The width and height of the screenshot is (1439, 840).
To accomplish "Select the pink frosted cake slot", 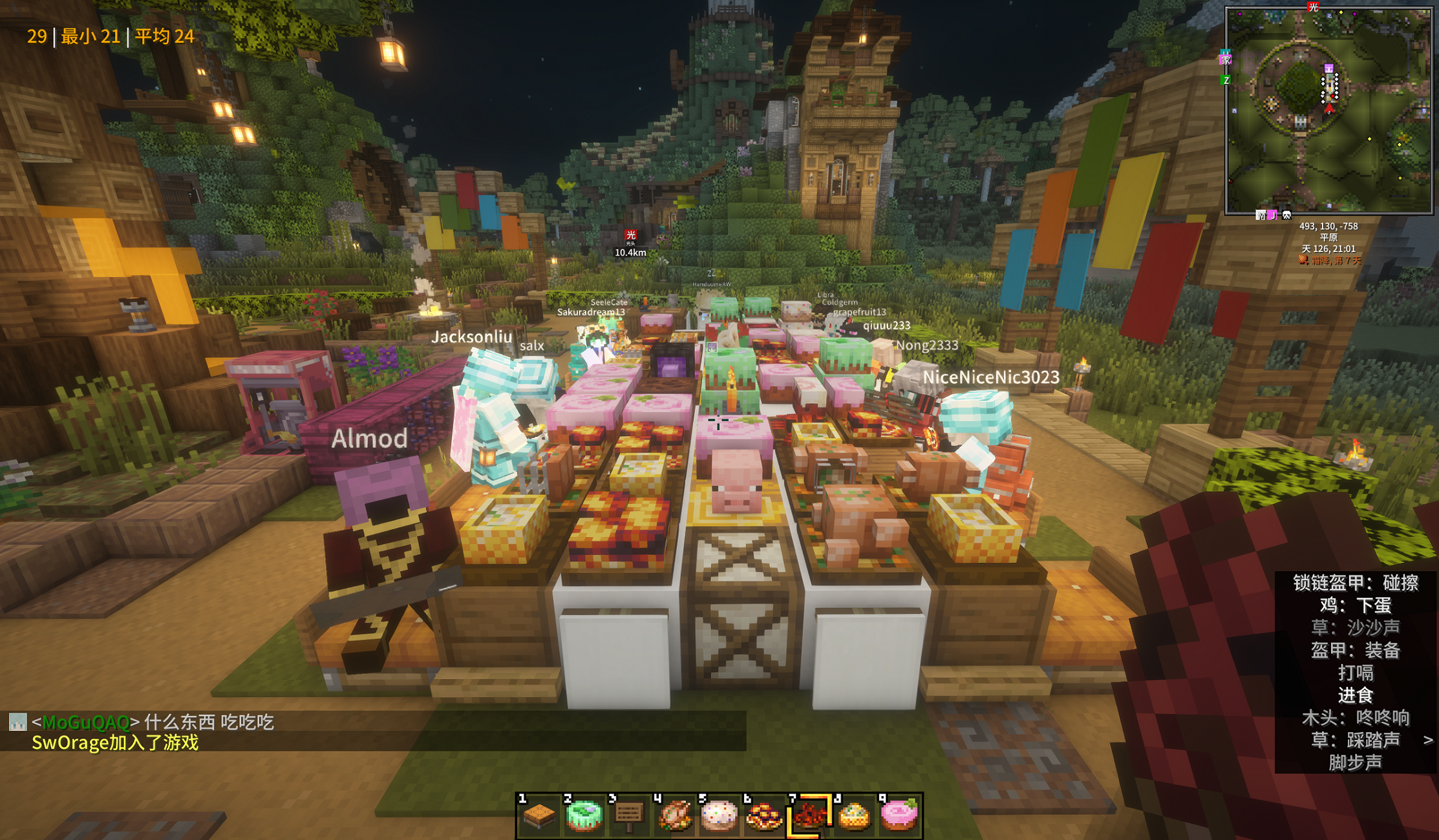I will pyautogui.click(x=899, y=815).
